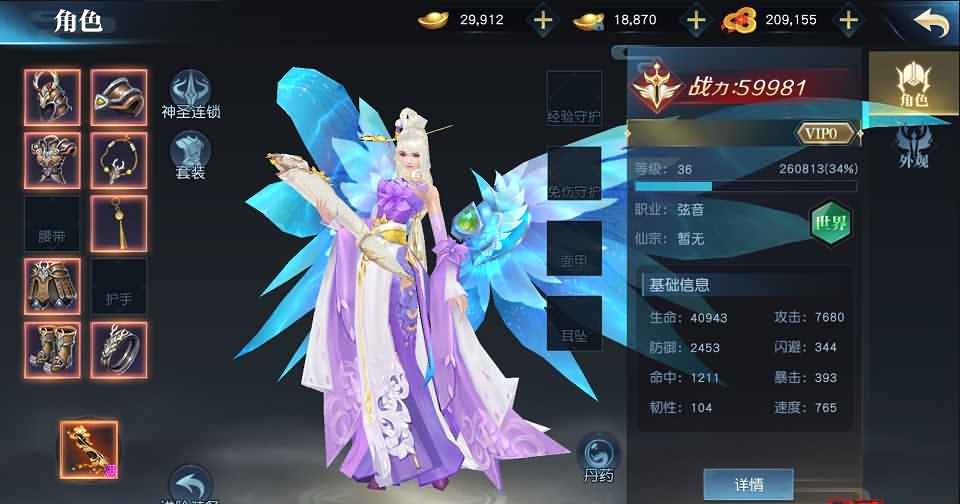The width and height of the screenshot is (960, 504).
Task: Select the equipped weapon slot
Action: [89, 448]
